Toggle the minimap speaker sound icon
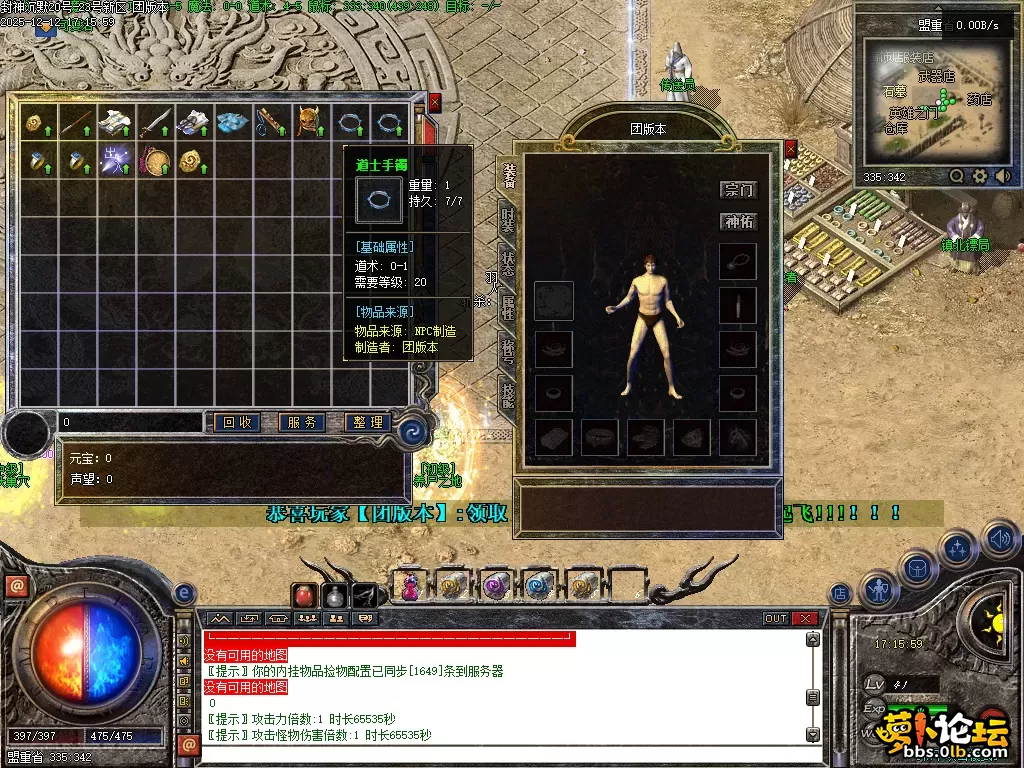Image resolution: width=1024 pixels, height=768 pixels. pos(1002,176)
